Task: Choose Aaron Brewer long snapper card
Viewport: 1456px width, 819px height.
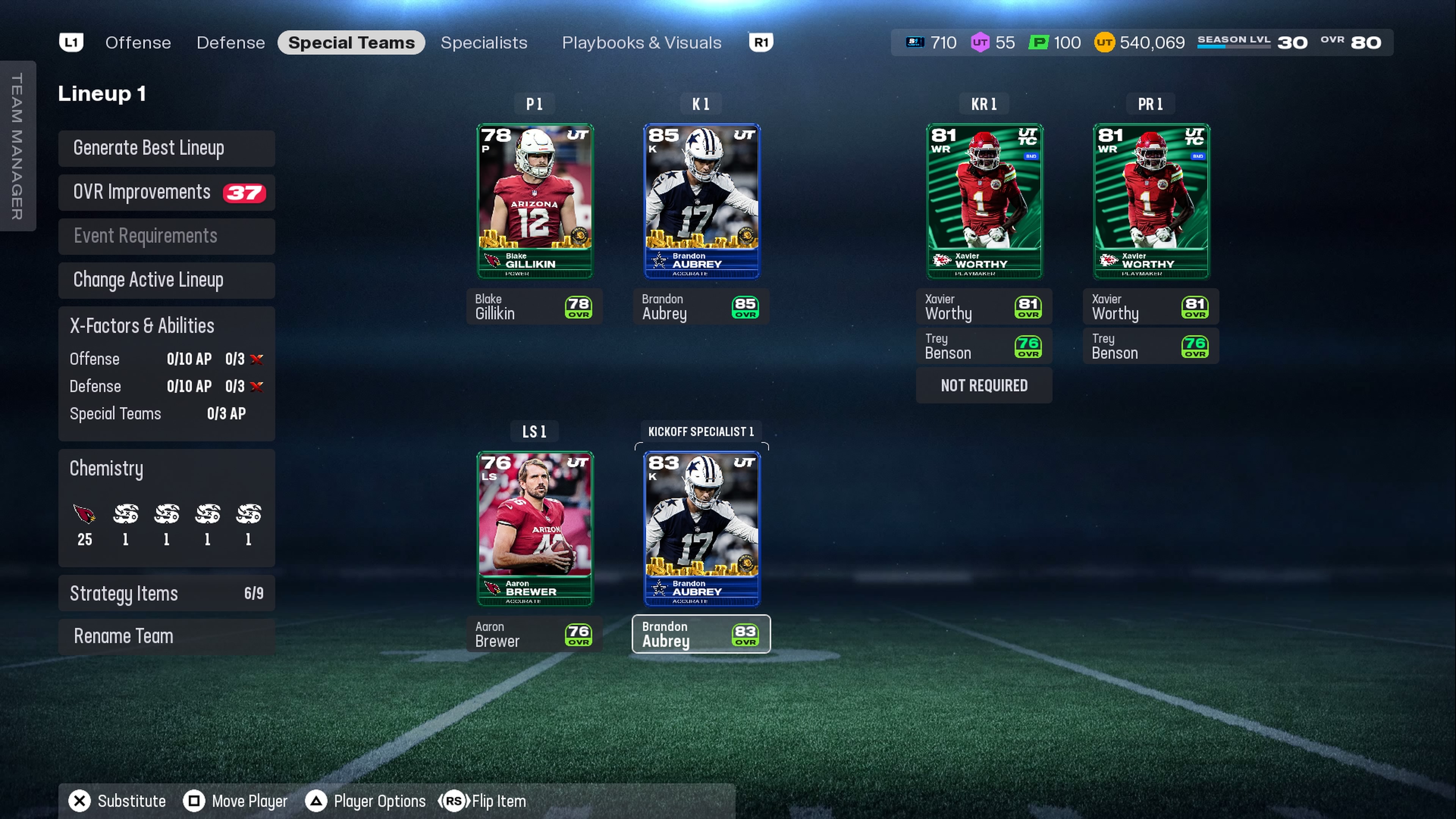Action: click(535, 529)
